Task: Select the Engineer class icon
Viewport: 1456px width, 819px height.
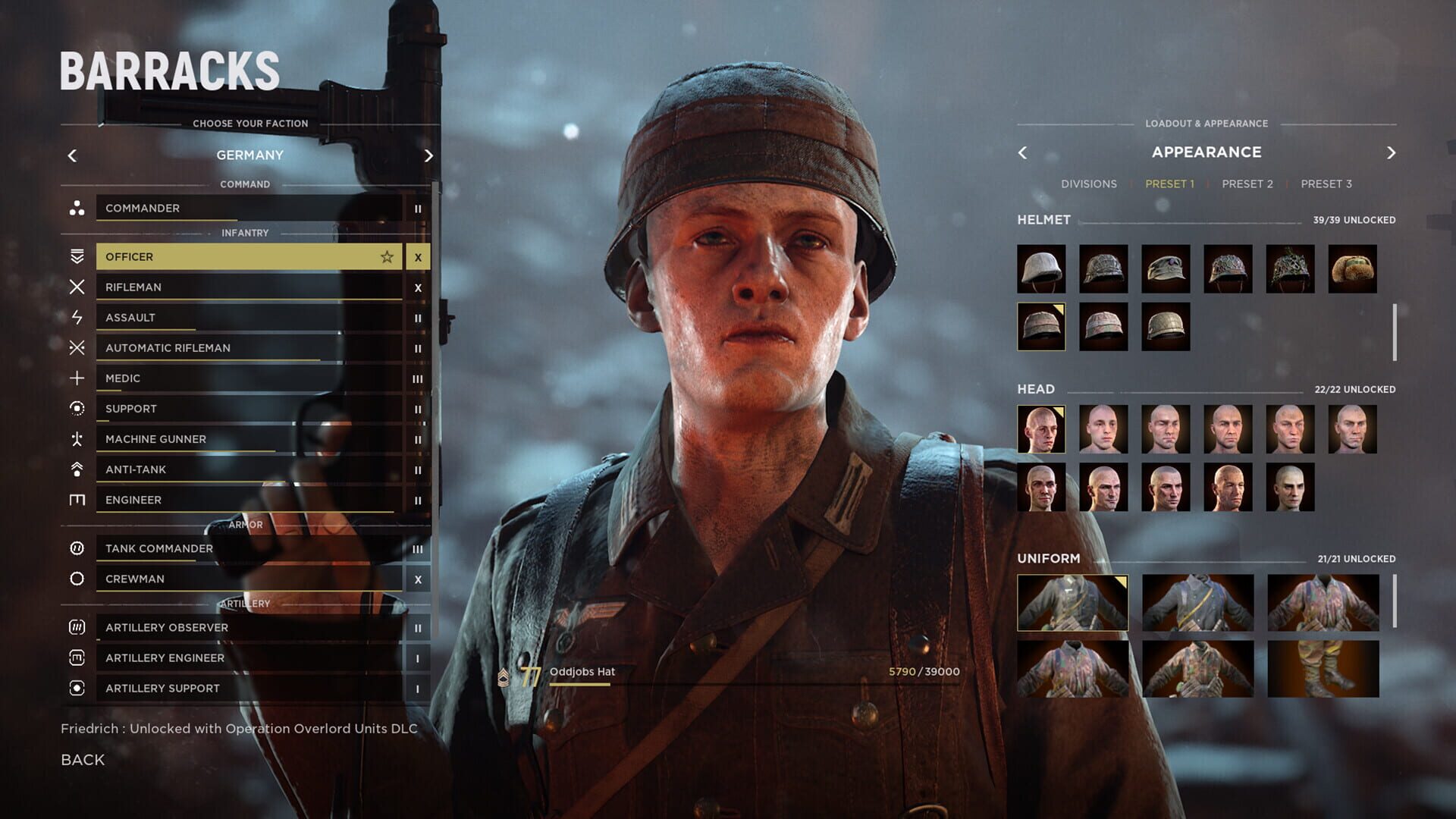Action: 76,499
